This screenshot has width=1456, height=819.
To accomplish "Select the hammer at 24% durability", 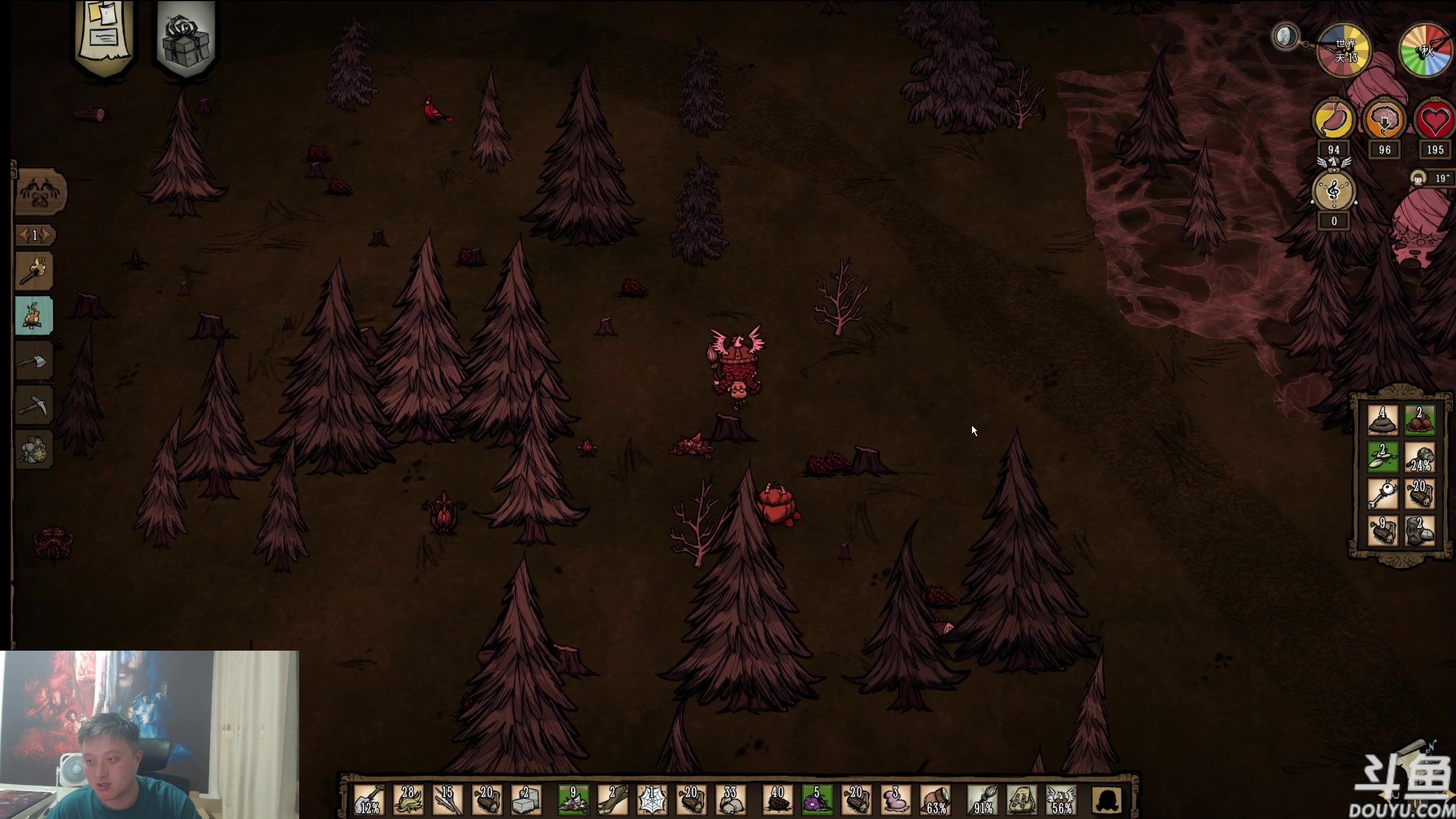I will 1420,458.
